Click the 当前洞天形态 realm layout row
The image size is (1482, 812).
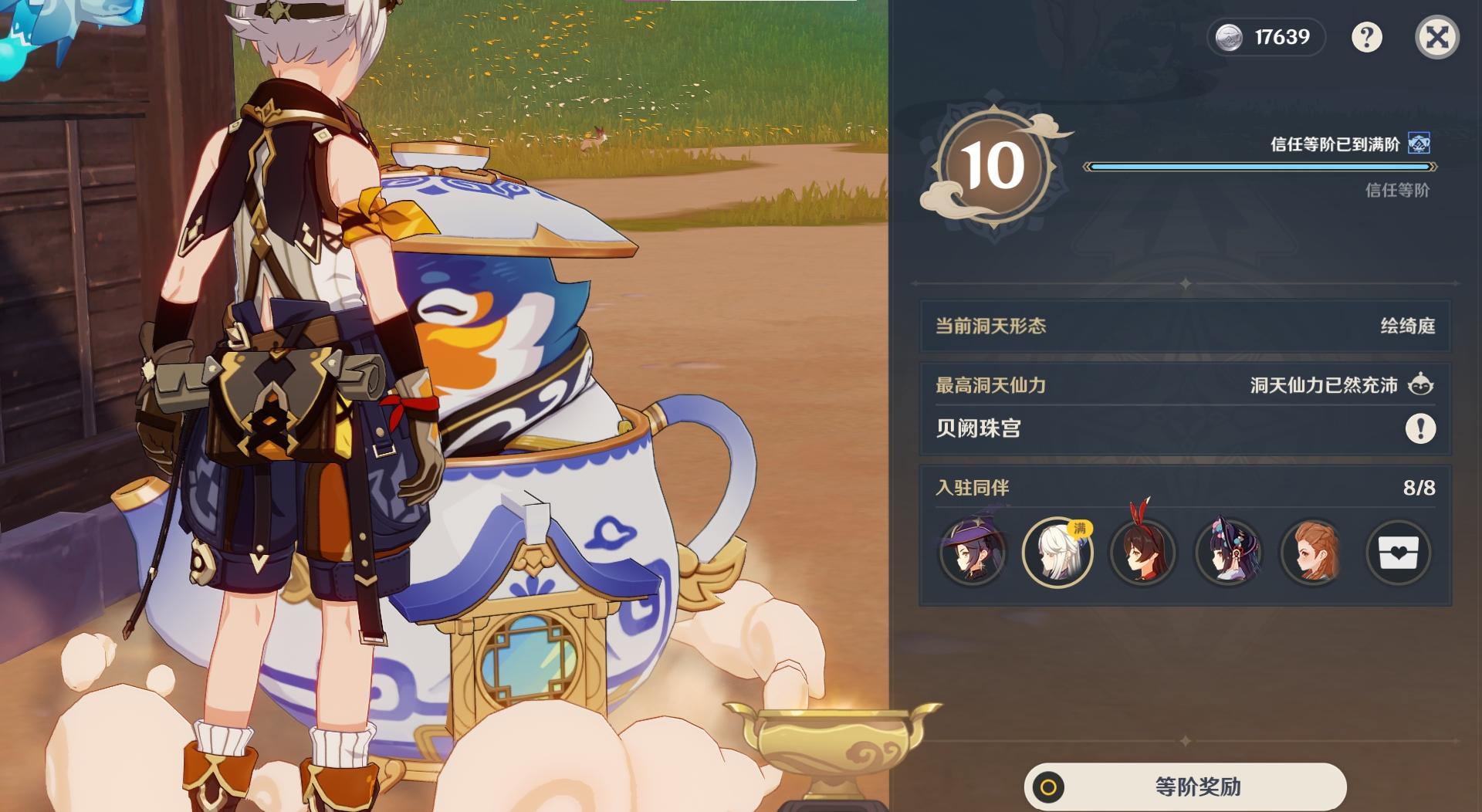click(x=1185, y=326)
